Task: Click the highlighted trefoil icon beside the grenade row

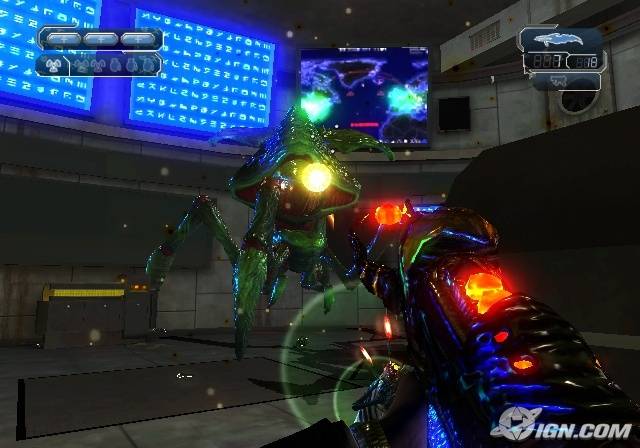Action: 55,66
